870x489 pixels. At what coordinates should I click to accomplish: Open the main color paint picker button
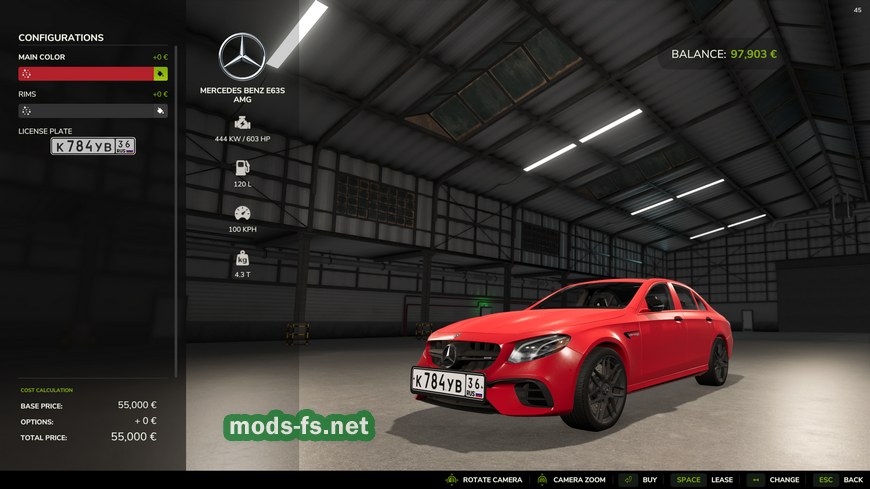pos(160,74)
